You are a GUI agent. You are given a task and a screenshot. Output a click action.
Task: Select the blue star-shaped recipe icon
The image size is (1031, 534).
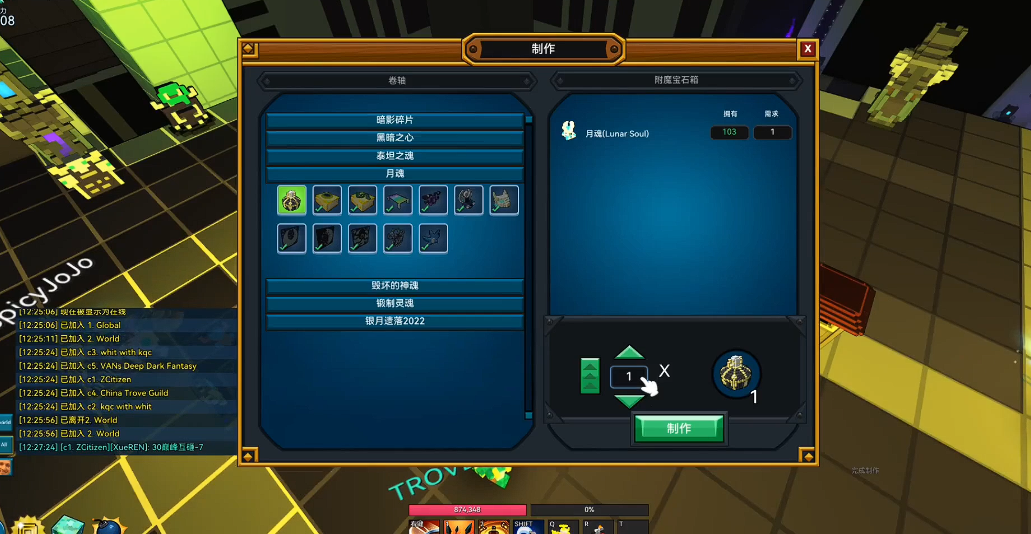tap(433, 238)
